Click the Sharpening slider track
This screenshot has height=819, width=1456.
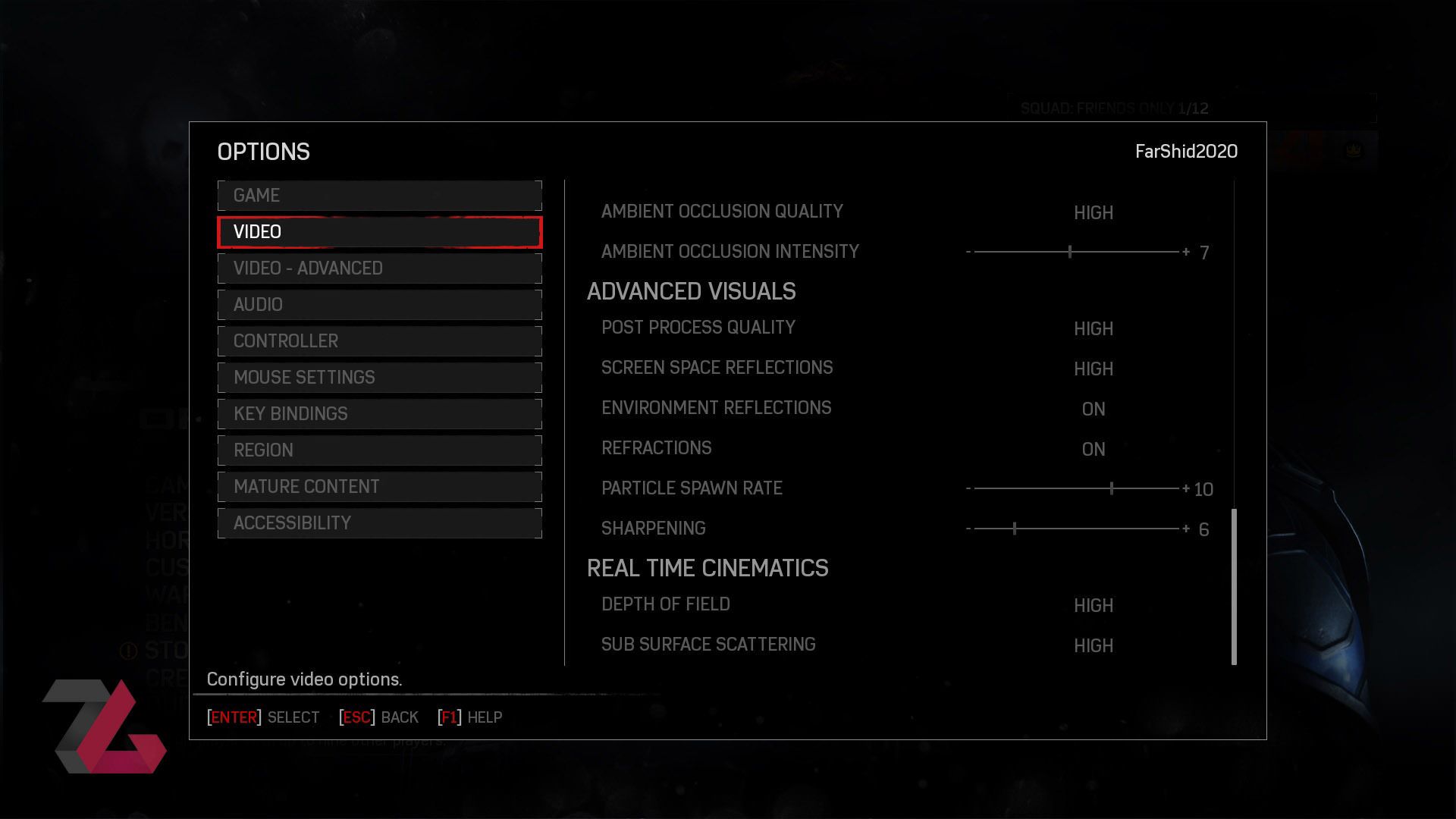point(1075,529)
